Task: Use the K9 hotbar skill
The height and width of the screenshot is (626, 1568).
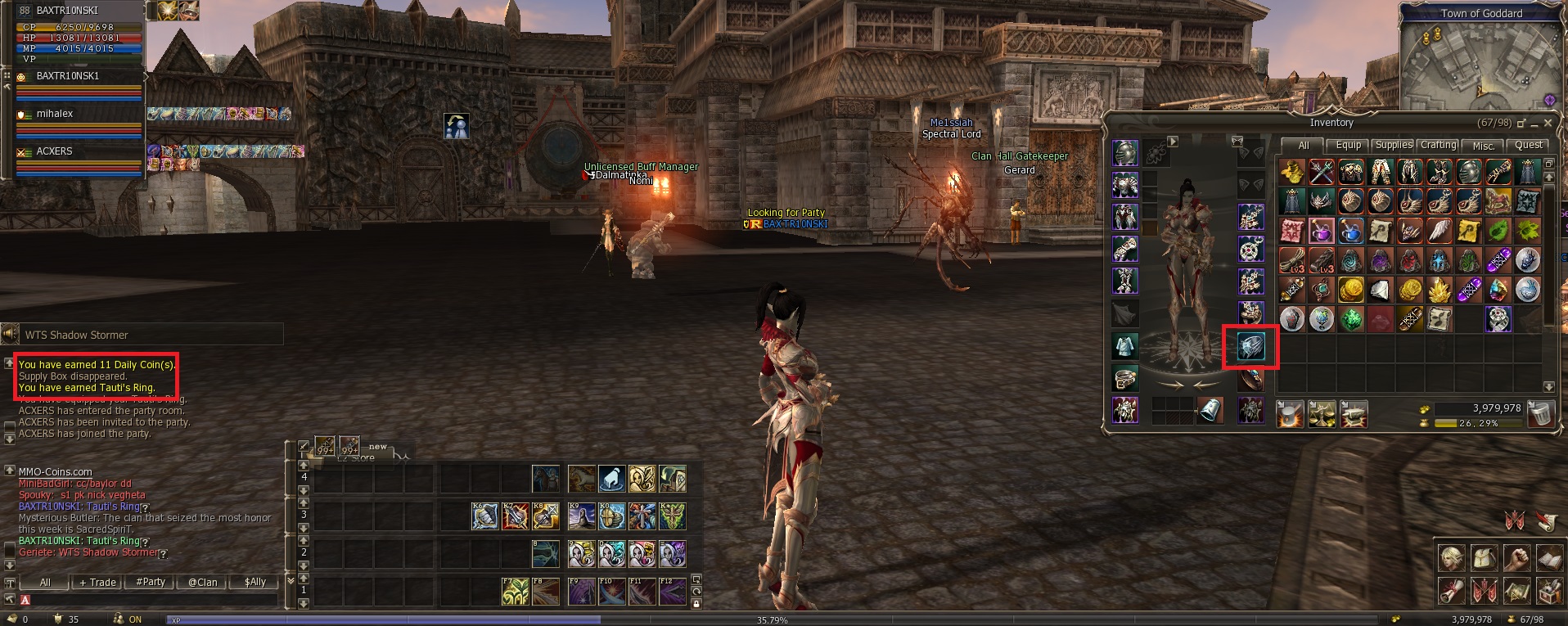Action: point(581,516)
